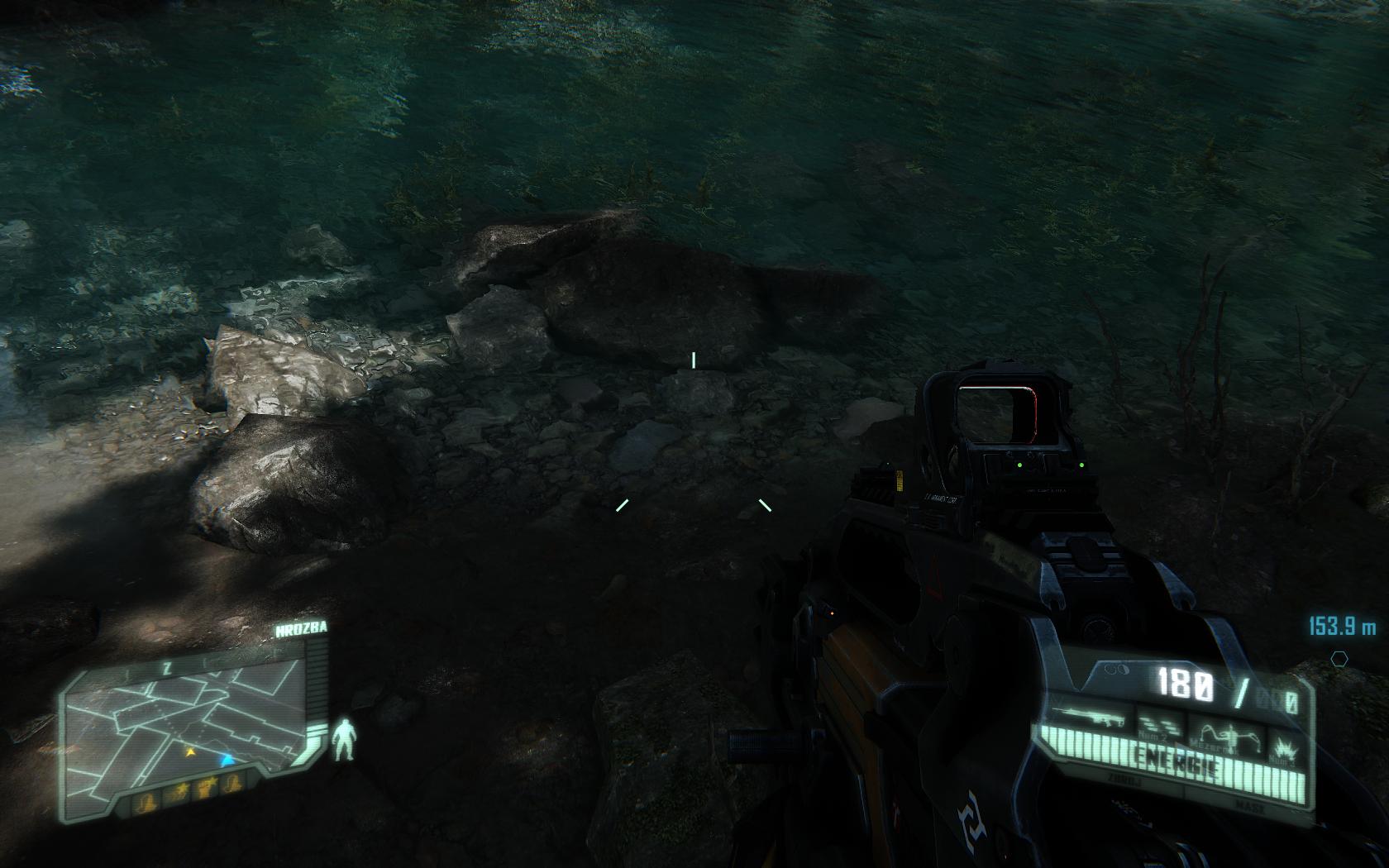Select the stance silhouette beside the minimap

[x=344, y=739]
